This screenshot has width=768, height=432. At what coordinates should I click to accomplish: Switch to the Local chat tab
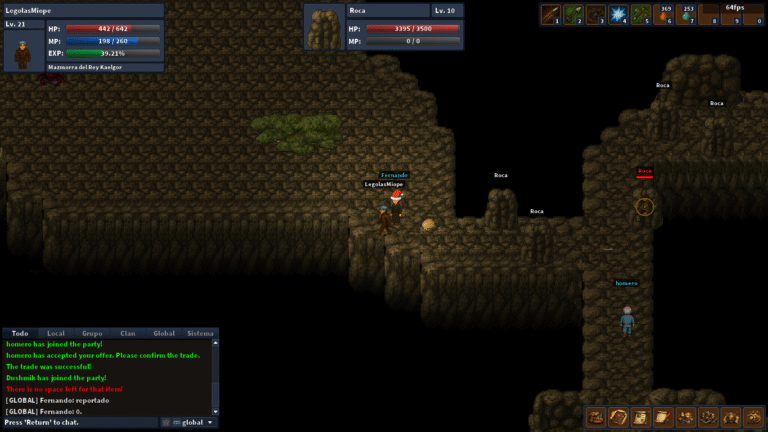56,333
